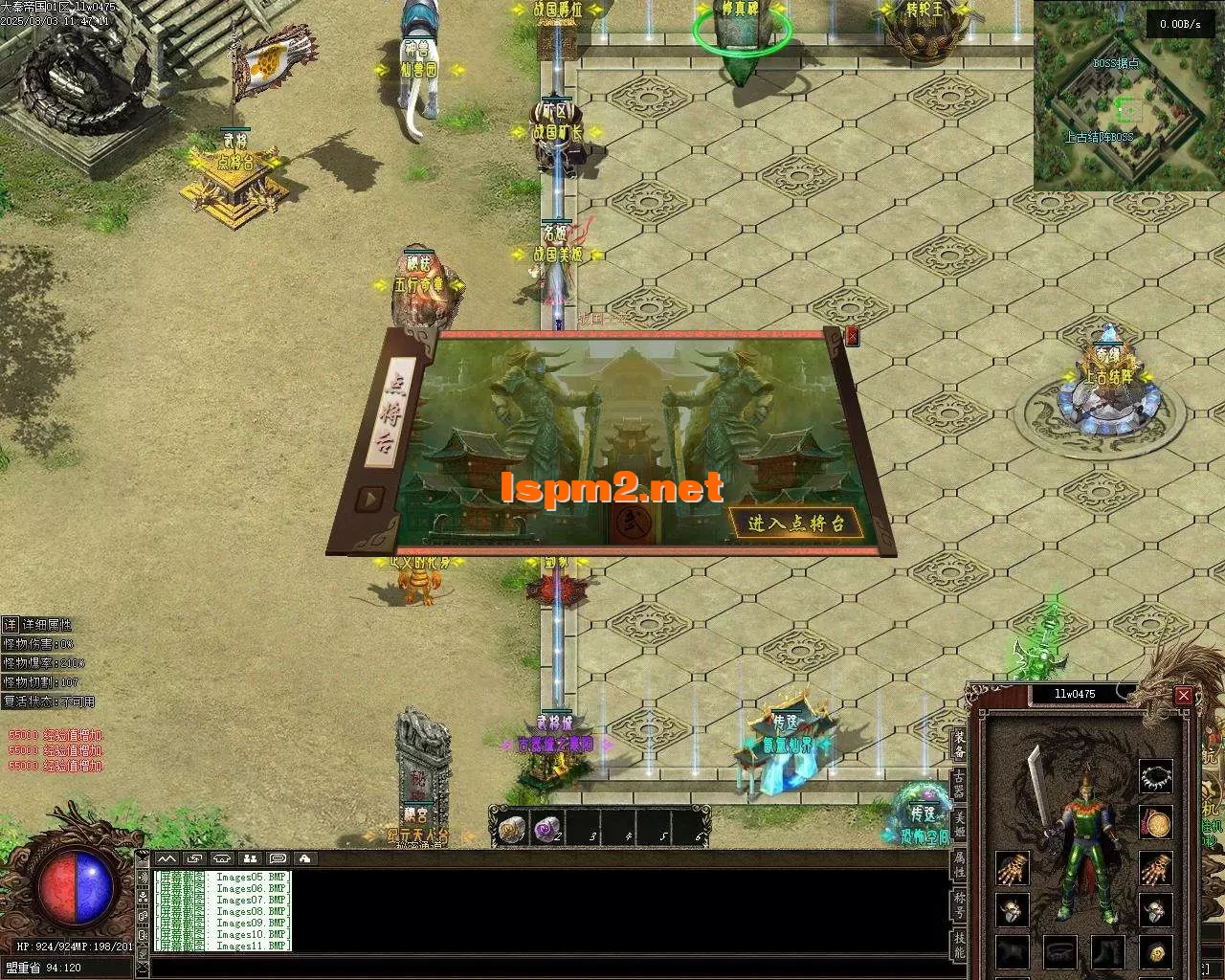Click the house icon above the chat
Viewport: 1225px width, 980px height.
point(304,858)
